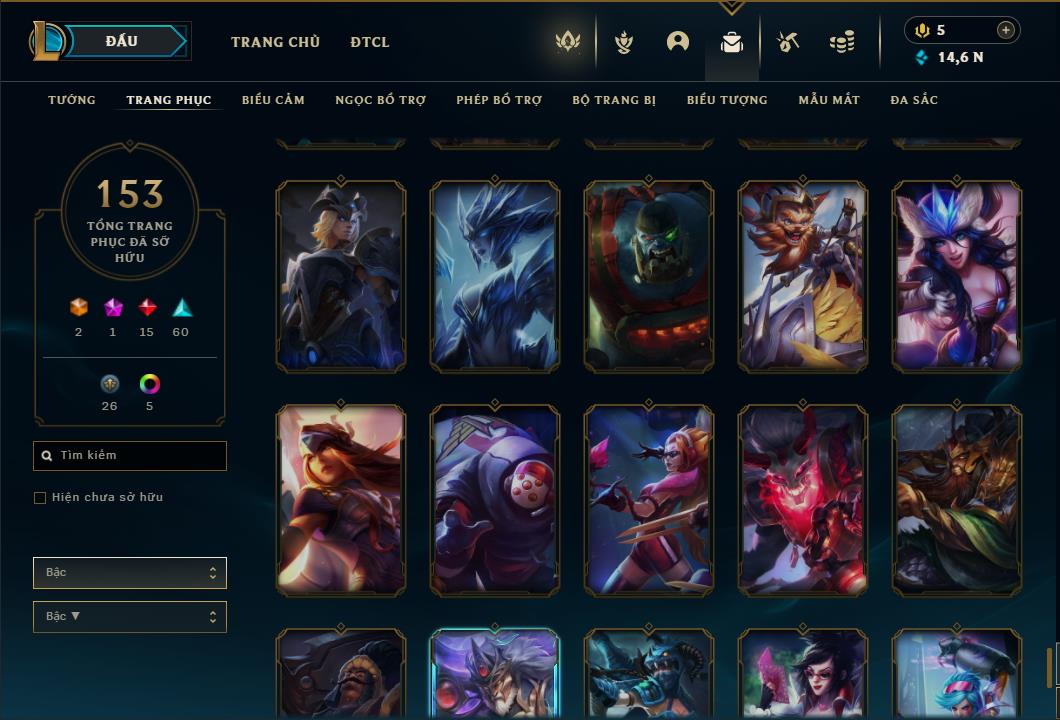Viewport: 1060px width, 720px height.
Task: Show the BỘ TRANG BỊ tab
Action: pos(614,100)
